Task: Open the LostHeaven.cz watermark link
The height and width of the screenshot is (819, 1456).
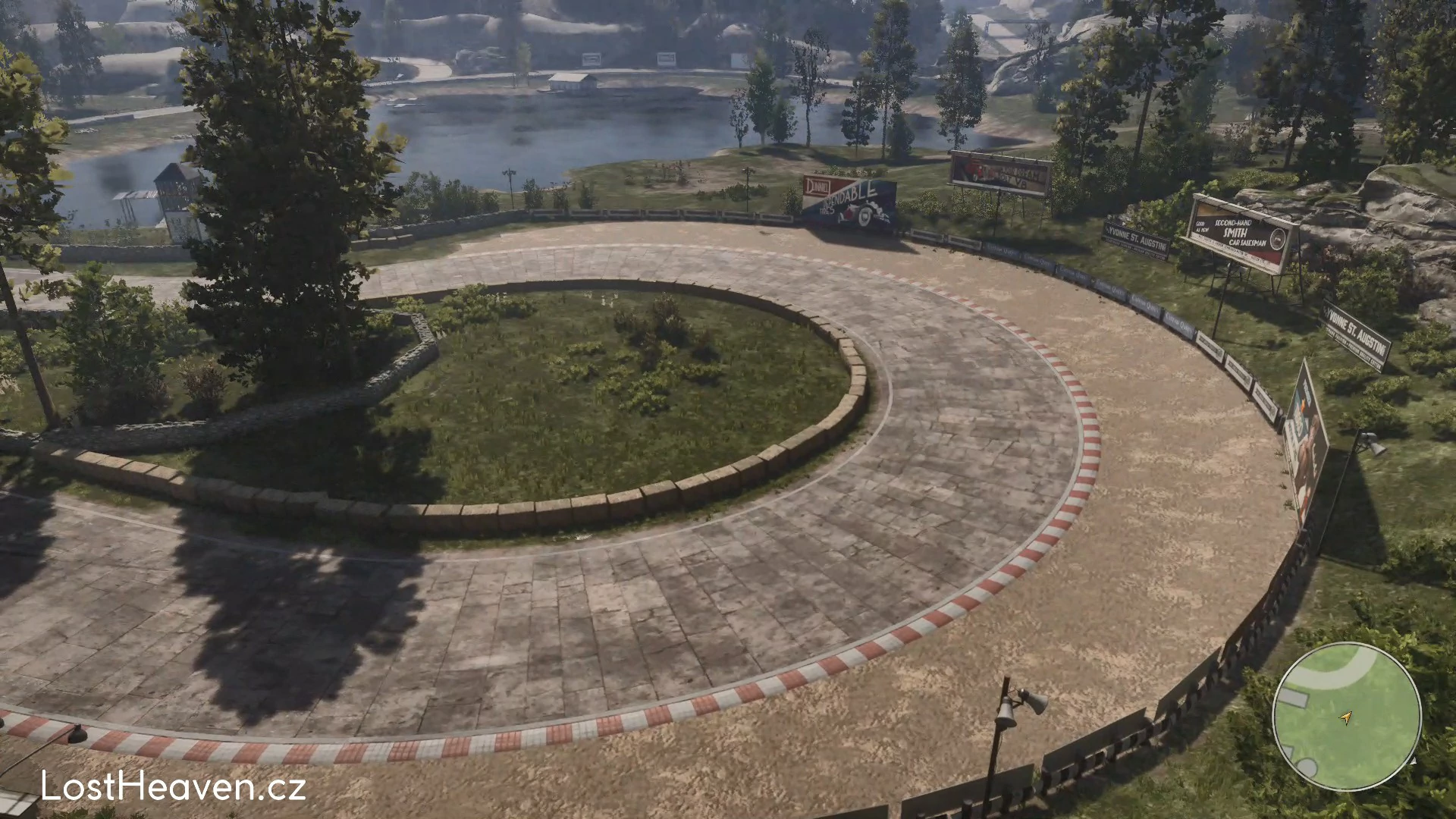Action: coord(174,786)
